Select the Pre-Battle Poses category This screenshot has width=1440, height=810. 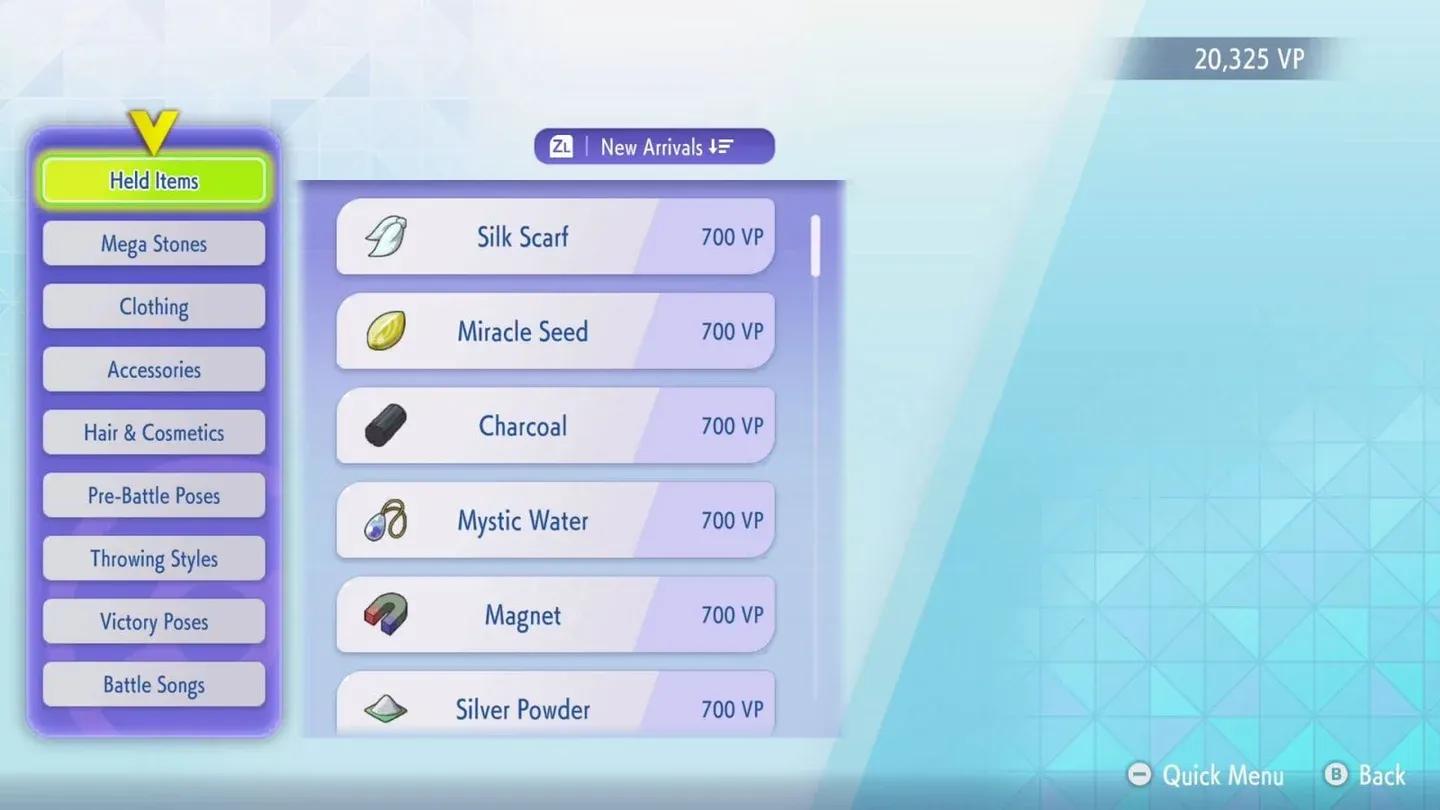coord(153,495)
